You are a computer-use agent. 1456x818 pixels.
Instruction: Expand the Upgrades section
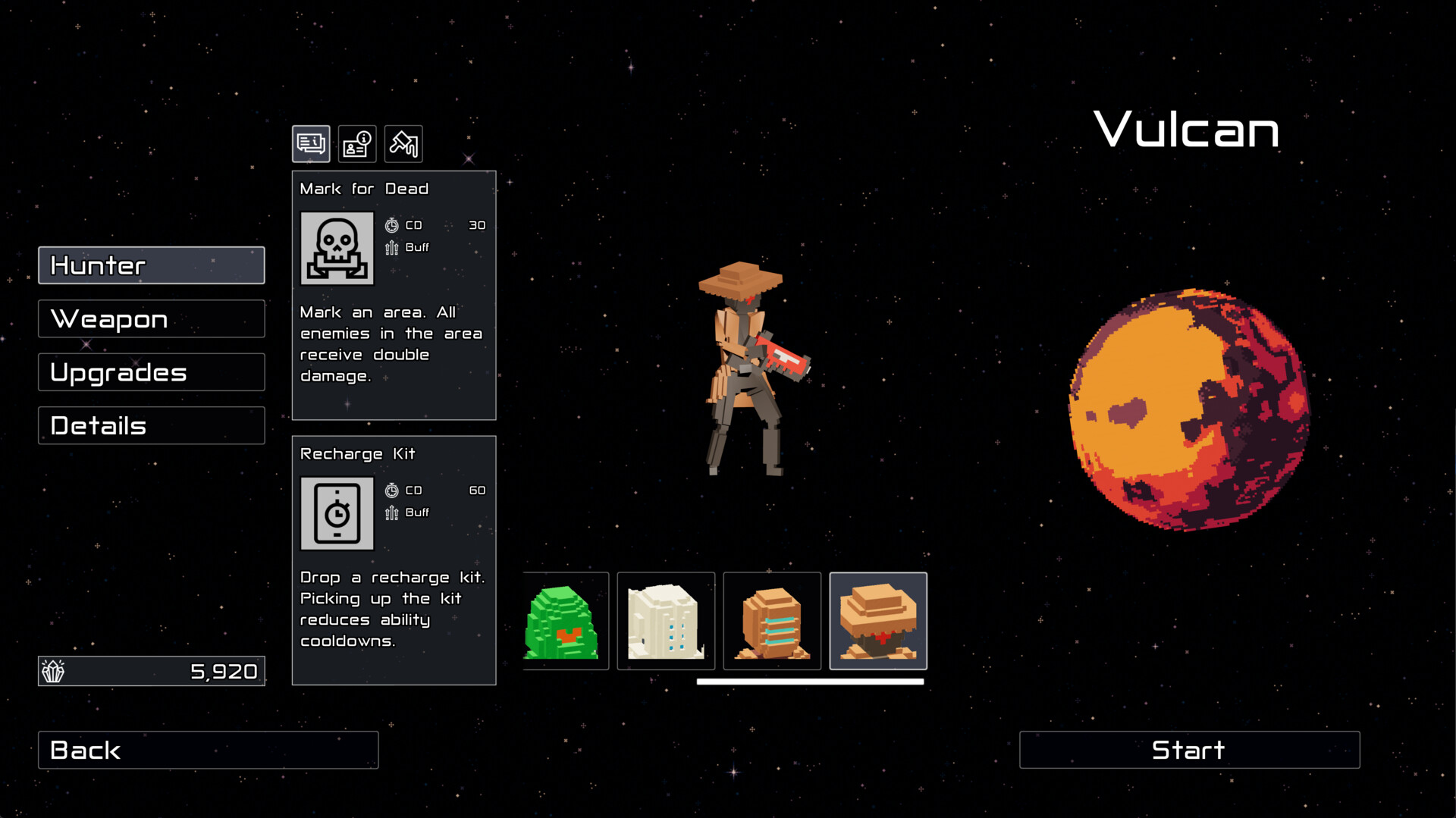tap(151, 371)
